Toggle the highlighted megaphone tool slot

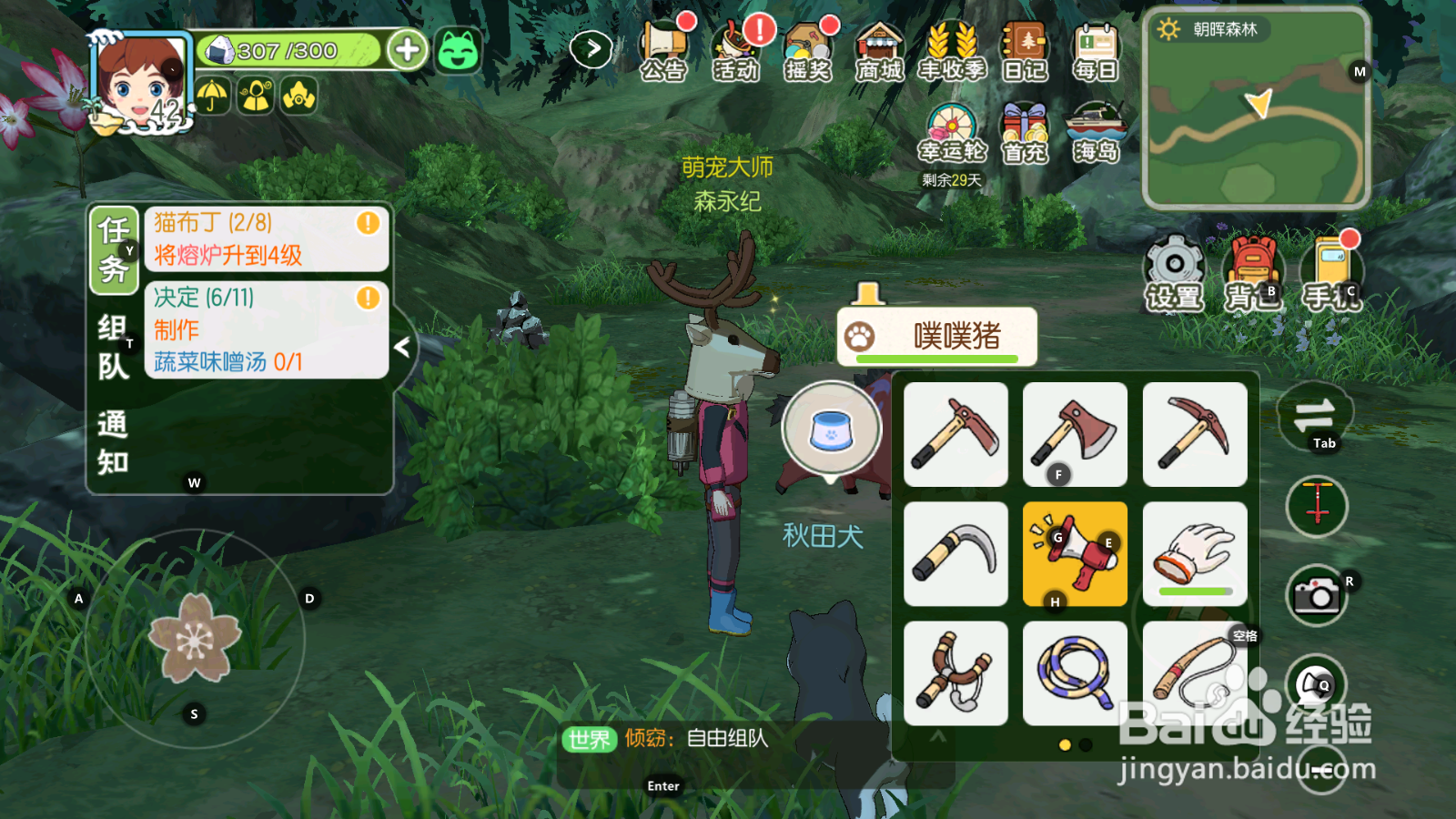pos(1075,553)
